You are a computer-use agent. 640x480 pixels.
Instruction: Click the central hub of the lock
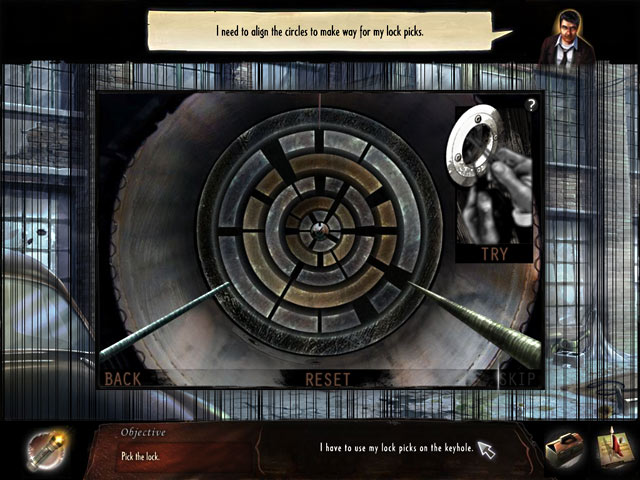point(319,228)
